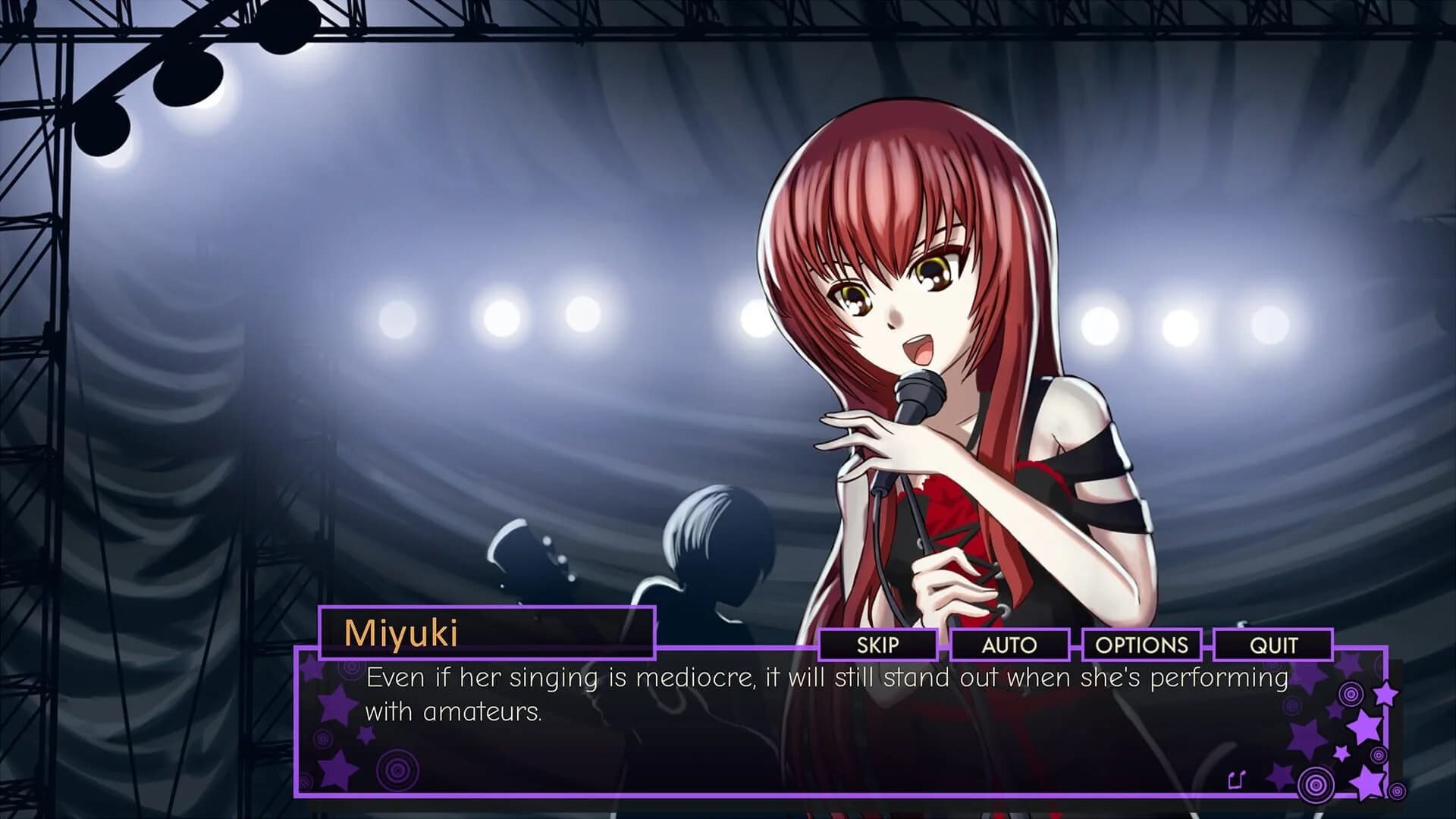The height and width of the screenshot is (819, 1456).
Task: Click the tiny circle badge outside the textbox corner
Action: point(1398,791)
